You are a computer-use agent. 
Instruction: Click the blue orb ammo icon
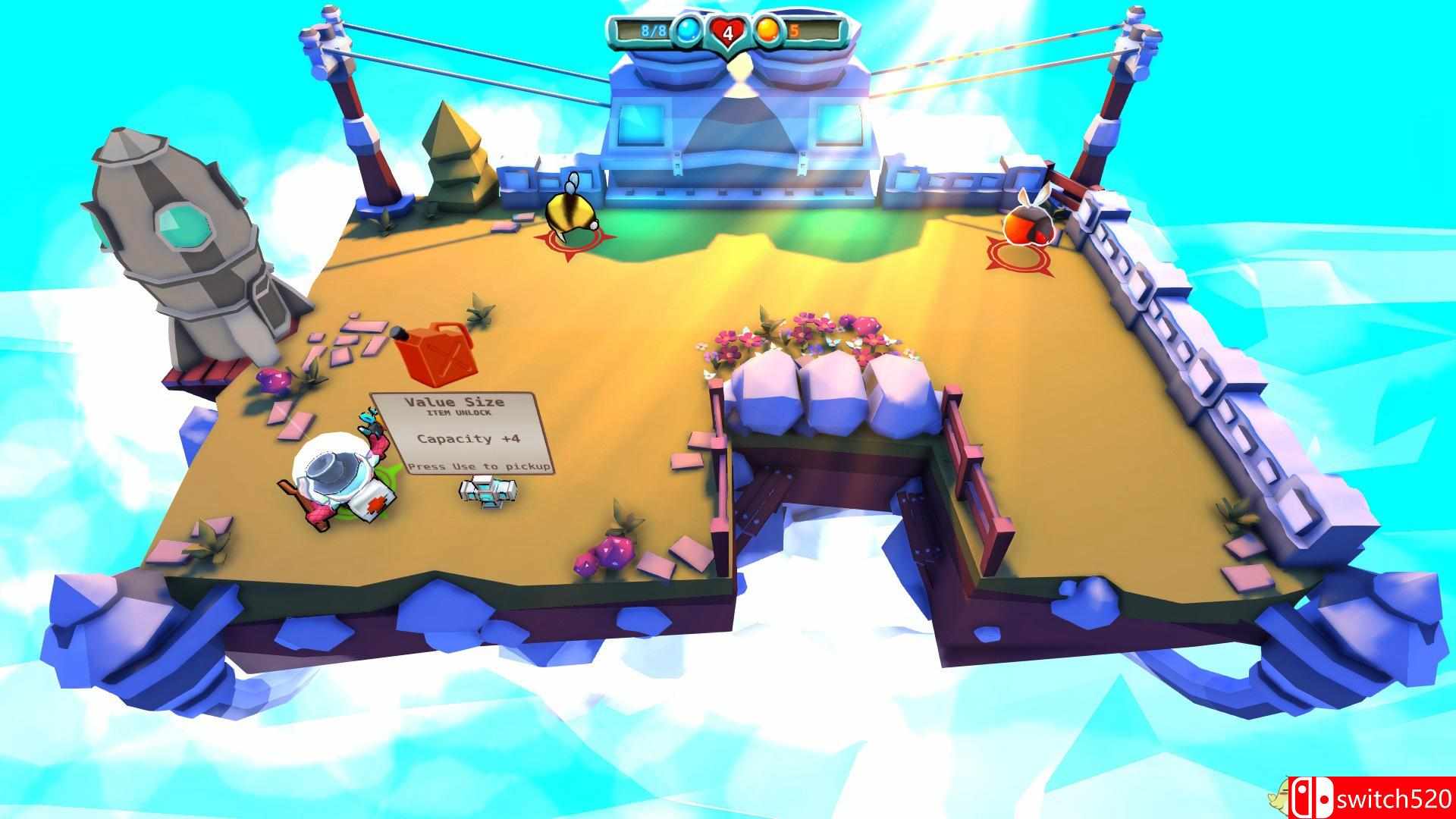pyautogui.click(x=689, y=31)
